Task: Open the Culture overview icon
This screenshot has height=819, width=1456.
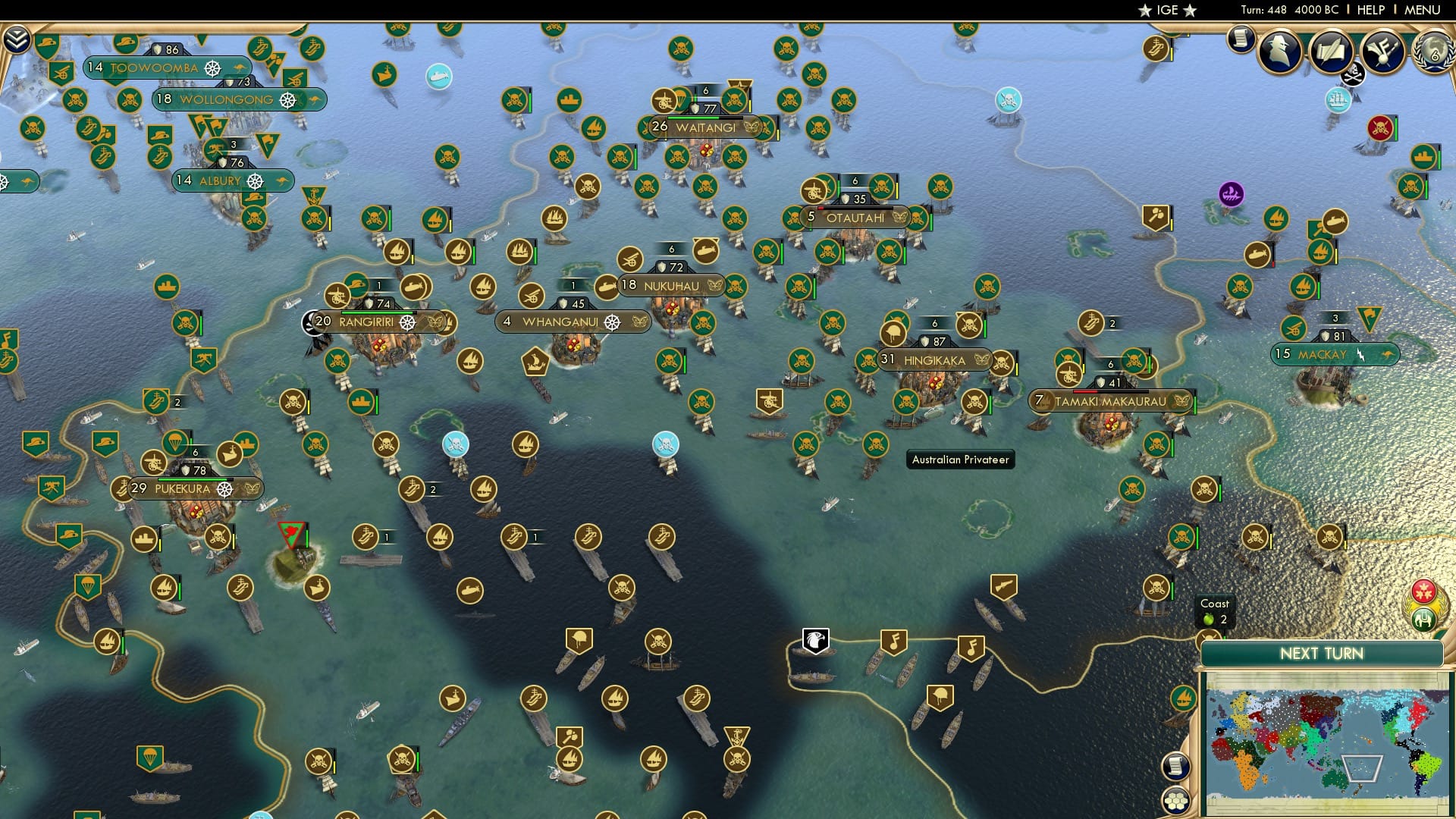Action: pos(1383,50)
